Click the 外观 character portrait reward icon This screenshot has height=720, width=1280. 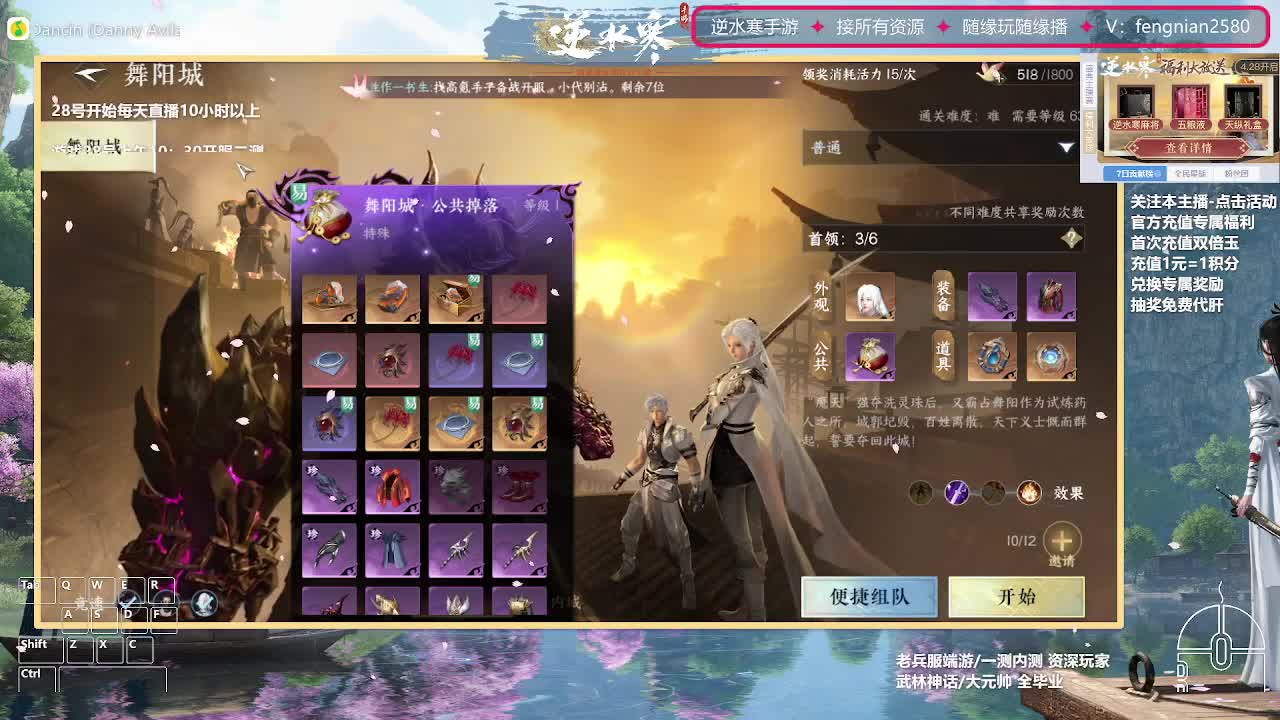pyautogui.click(x=869, y=297)
